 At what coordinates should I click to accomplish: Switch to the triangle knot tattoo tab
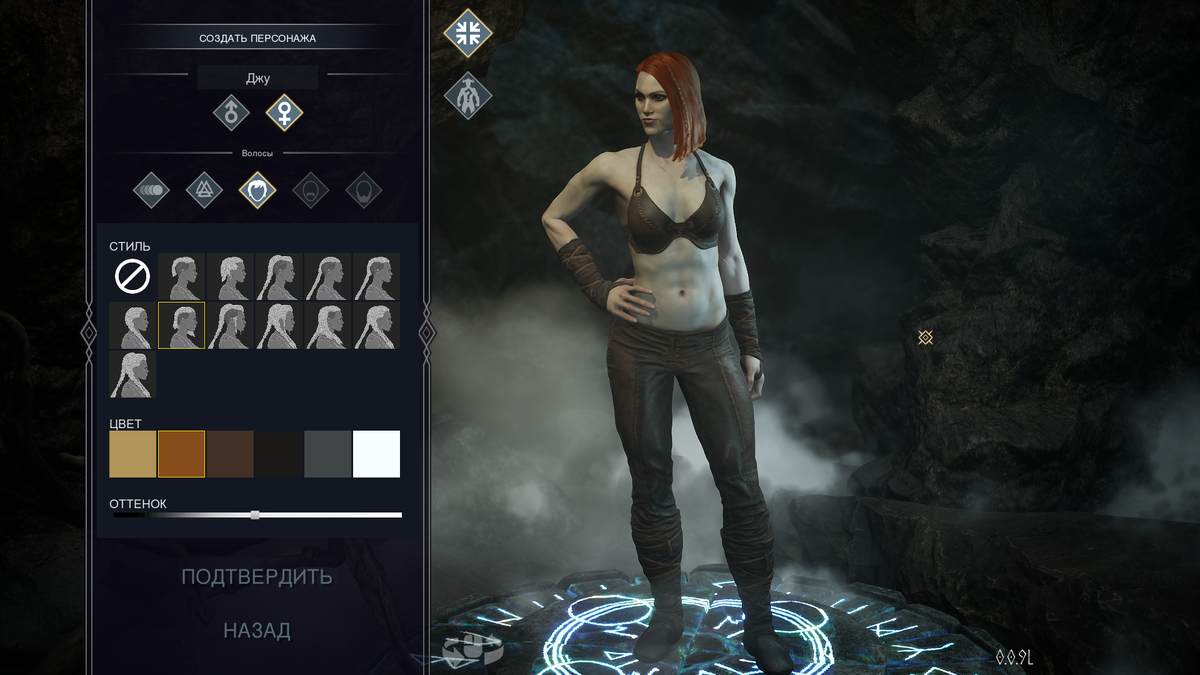pos(205,189)
